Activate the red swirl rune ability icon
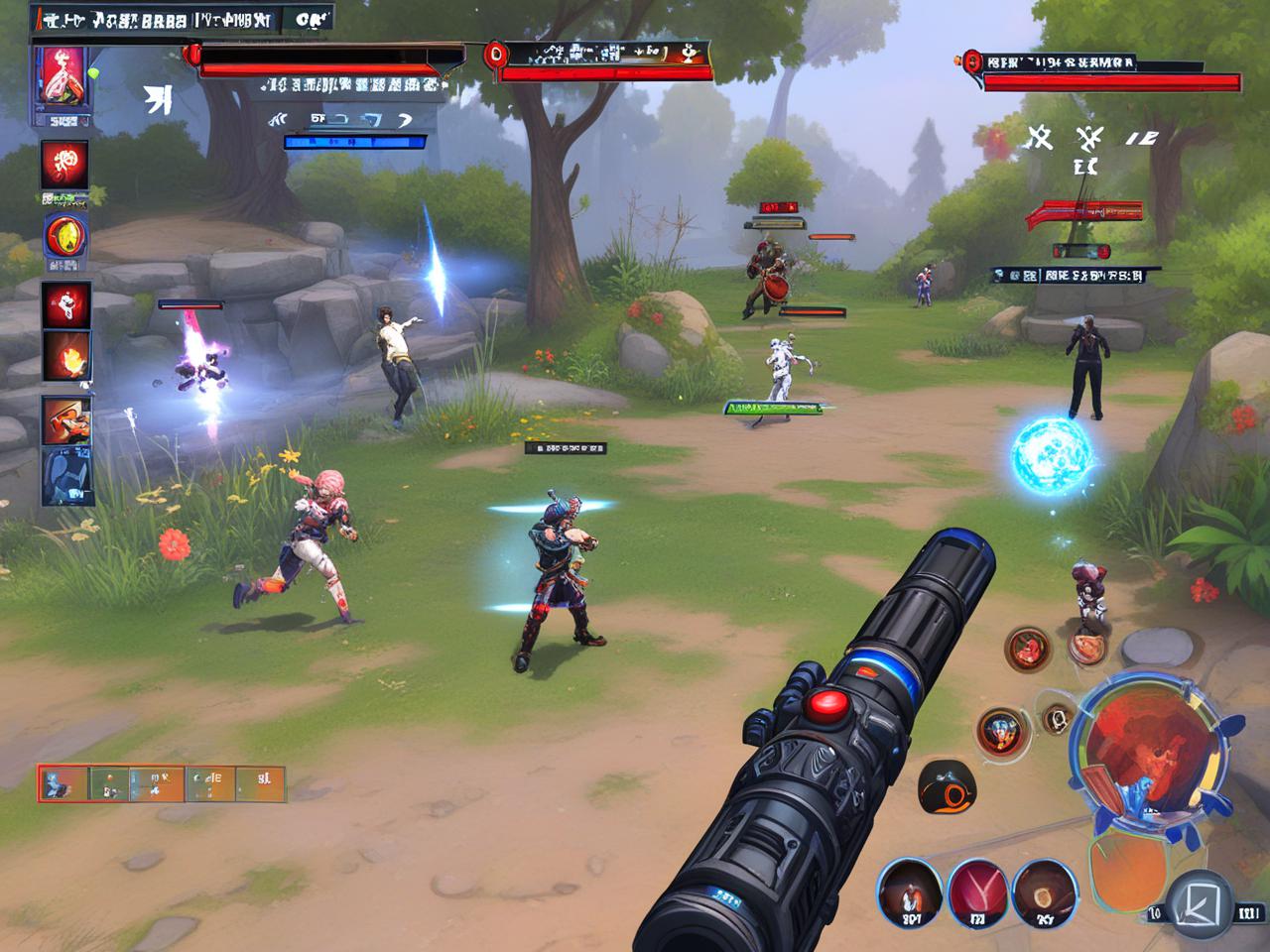1270x952 pixels. (65, 164)
